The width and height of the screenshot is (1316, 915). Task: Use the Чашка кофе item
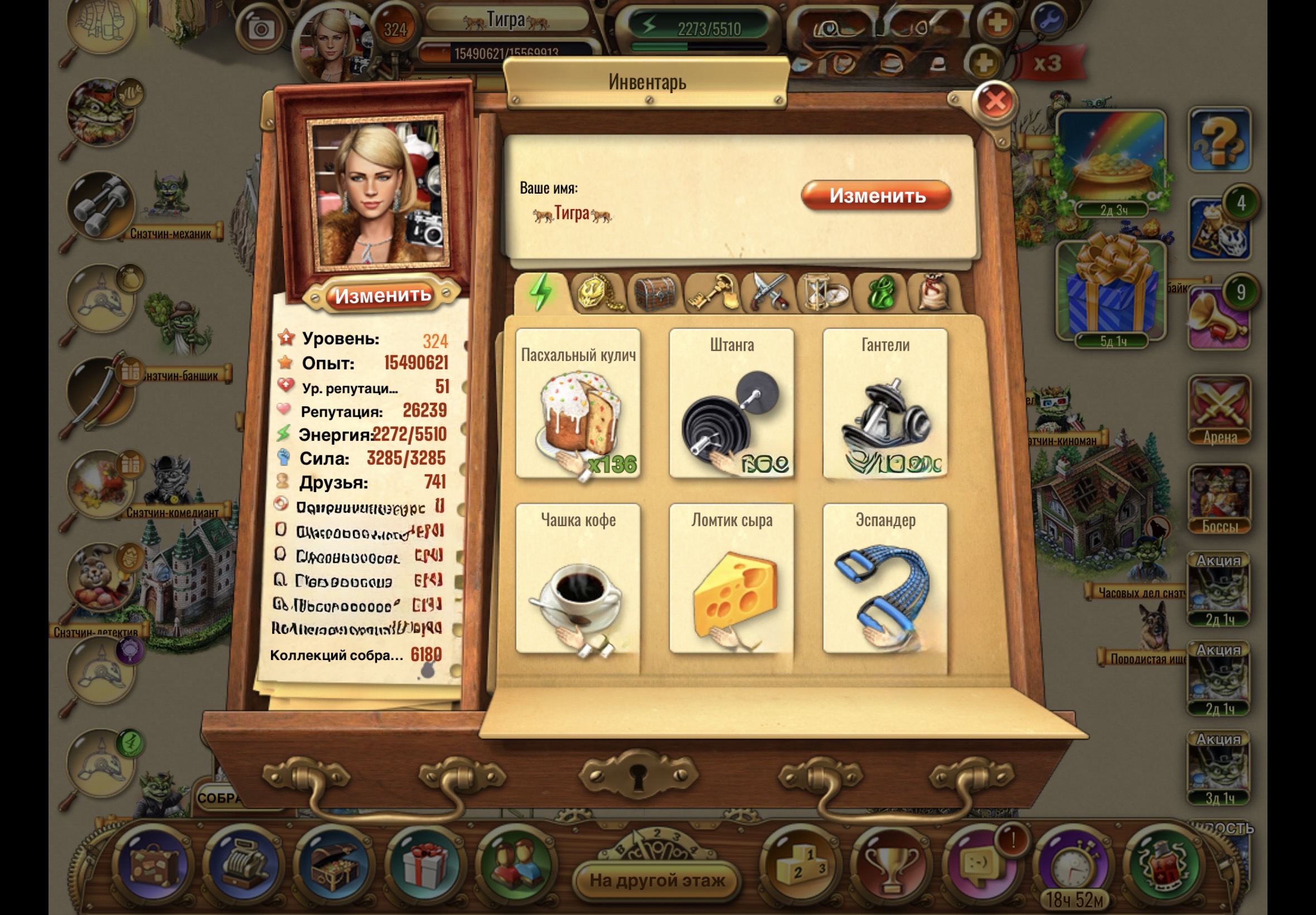[x=578, y=579]
